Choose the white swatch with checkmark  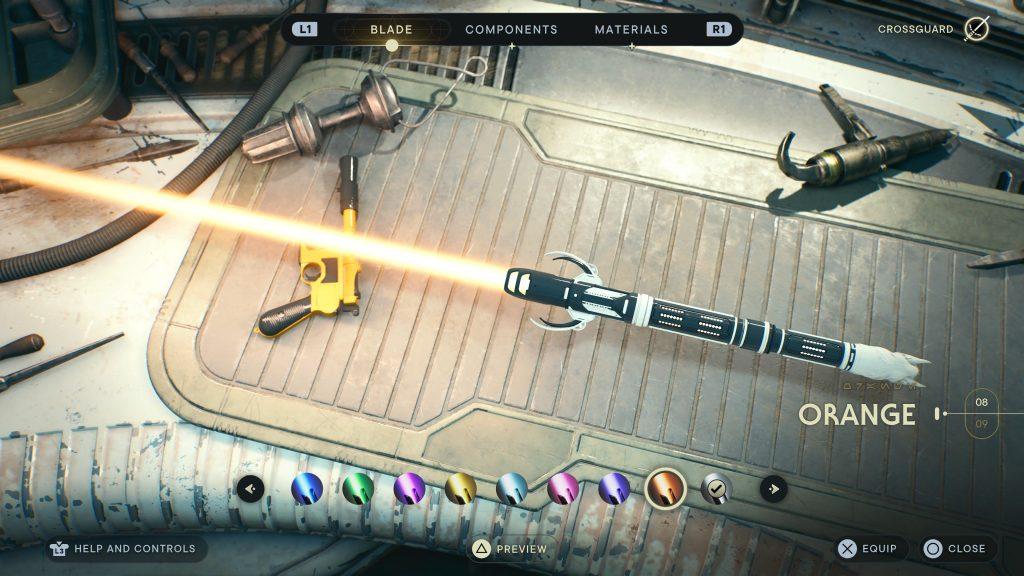(716, 489)
